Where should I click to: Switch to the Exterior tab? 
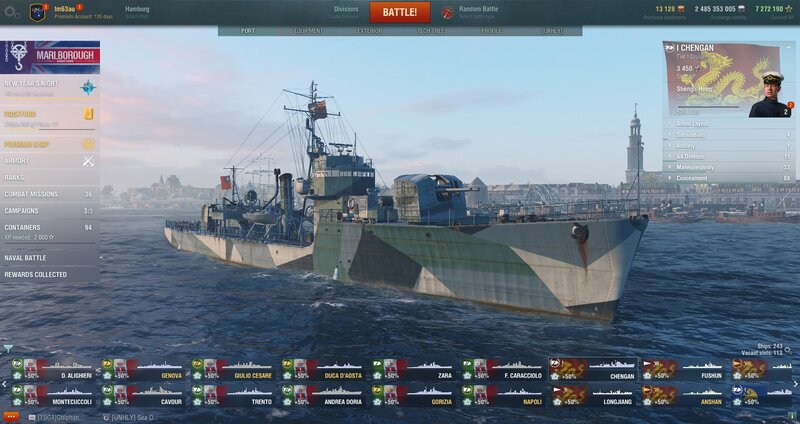[369, 31]
